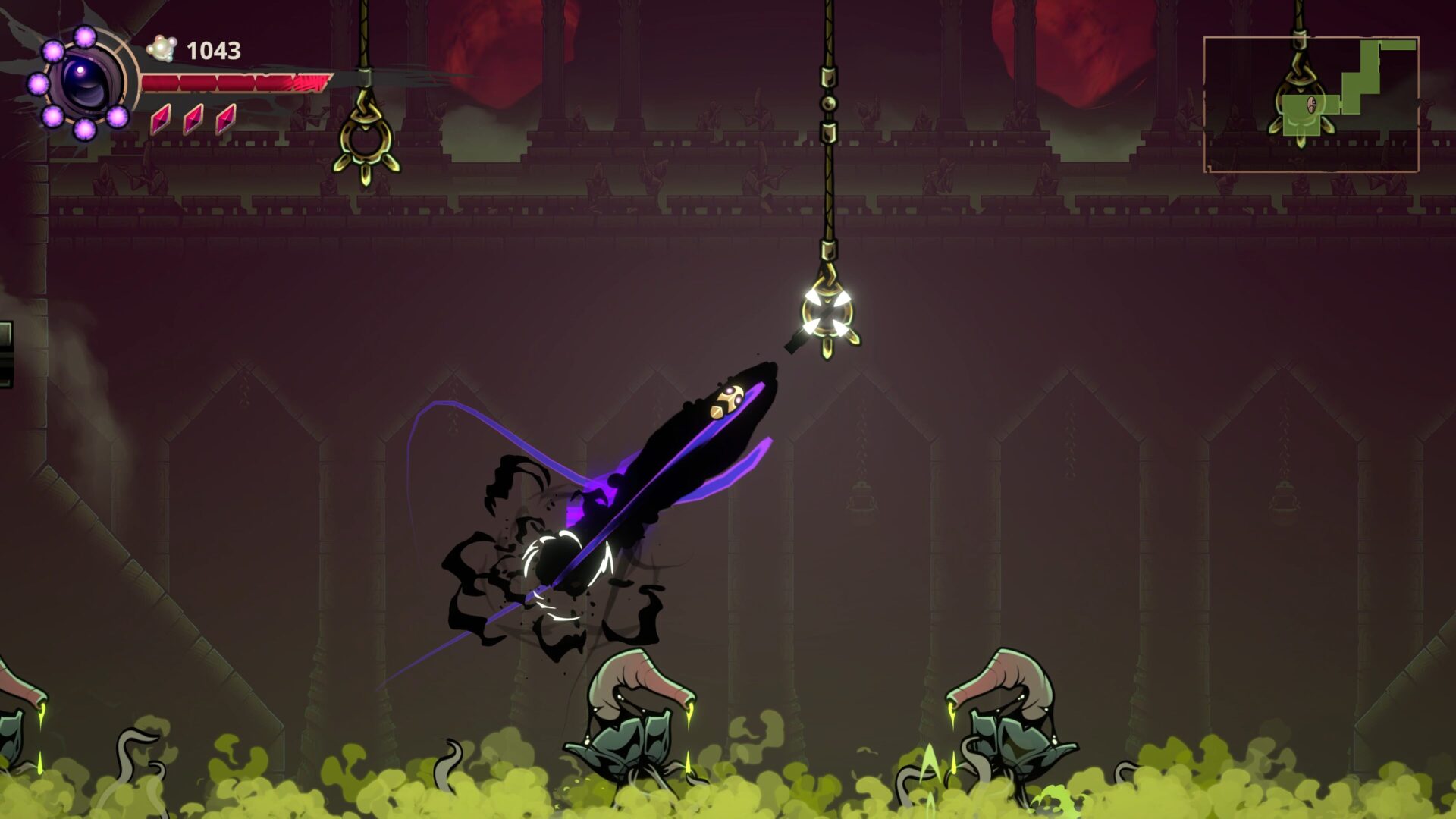Click the player's face marker on the minimap

click(x=1311, y=105)
